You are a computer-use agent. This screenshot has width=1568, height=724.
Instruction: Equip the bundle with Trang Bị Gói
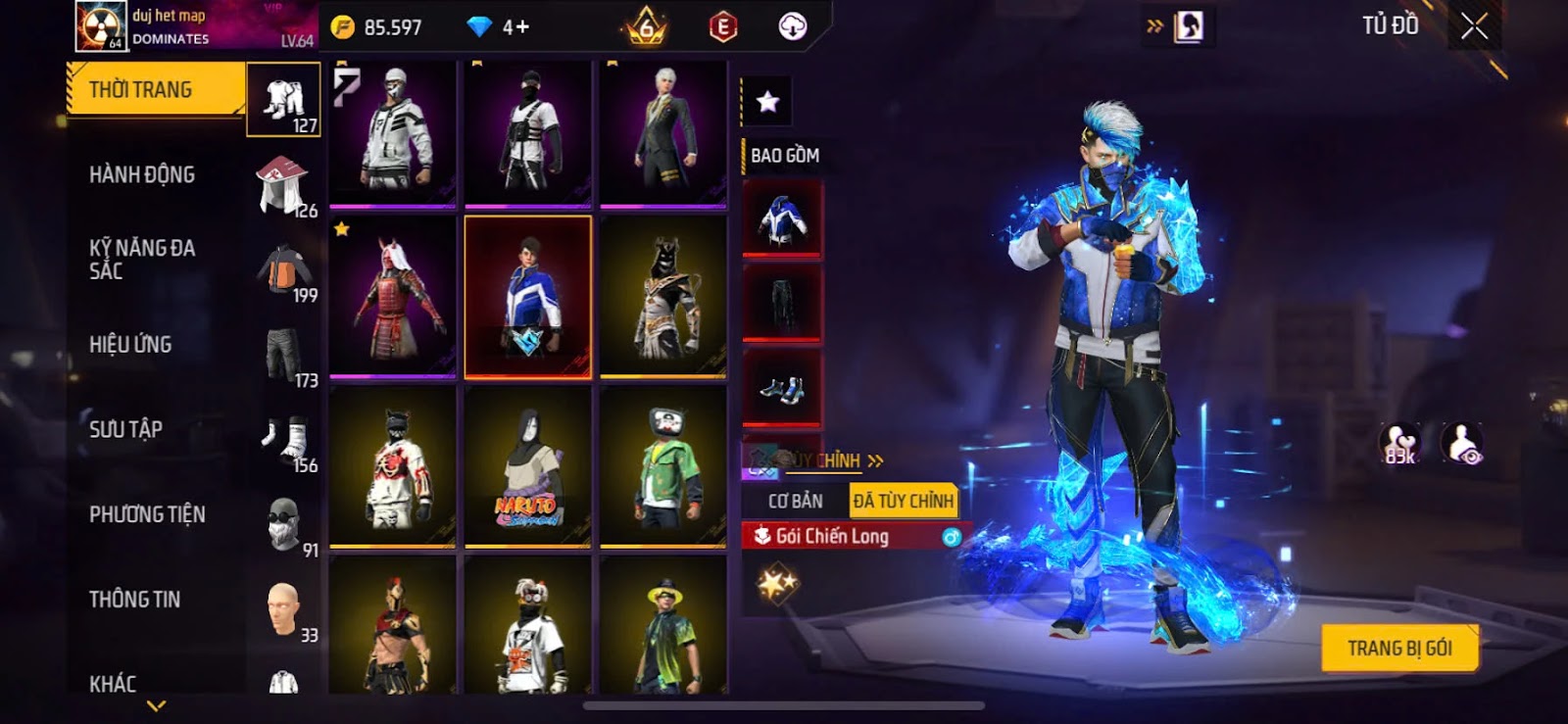pos(1399,648)
